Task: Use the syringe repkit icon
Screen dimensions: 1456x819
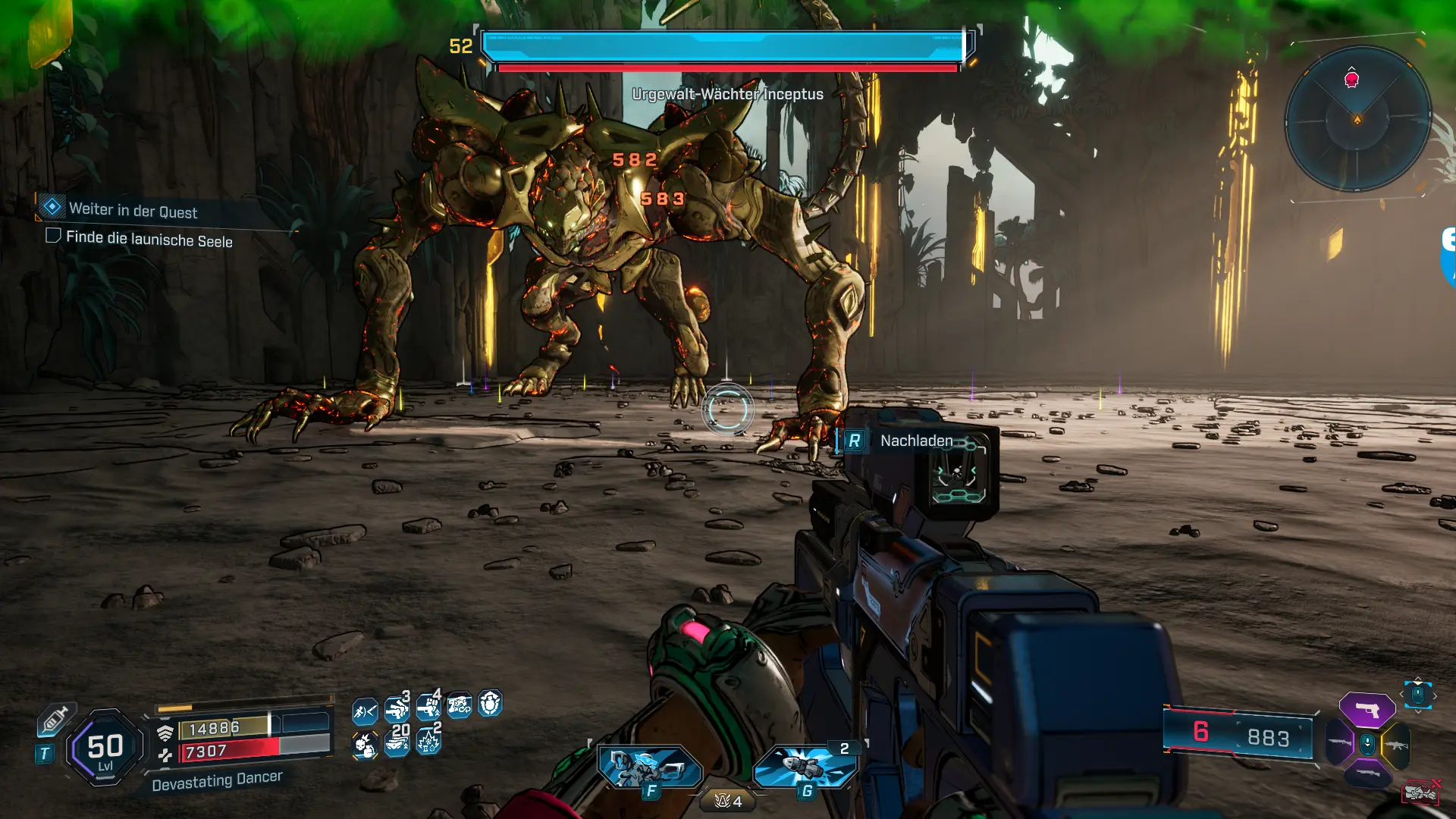Action: tap(56, 718)
